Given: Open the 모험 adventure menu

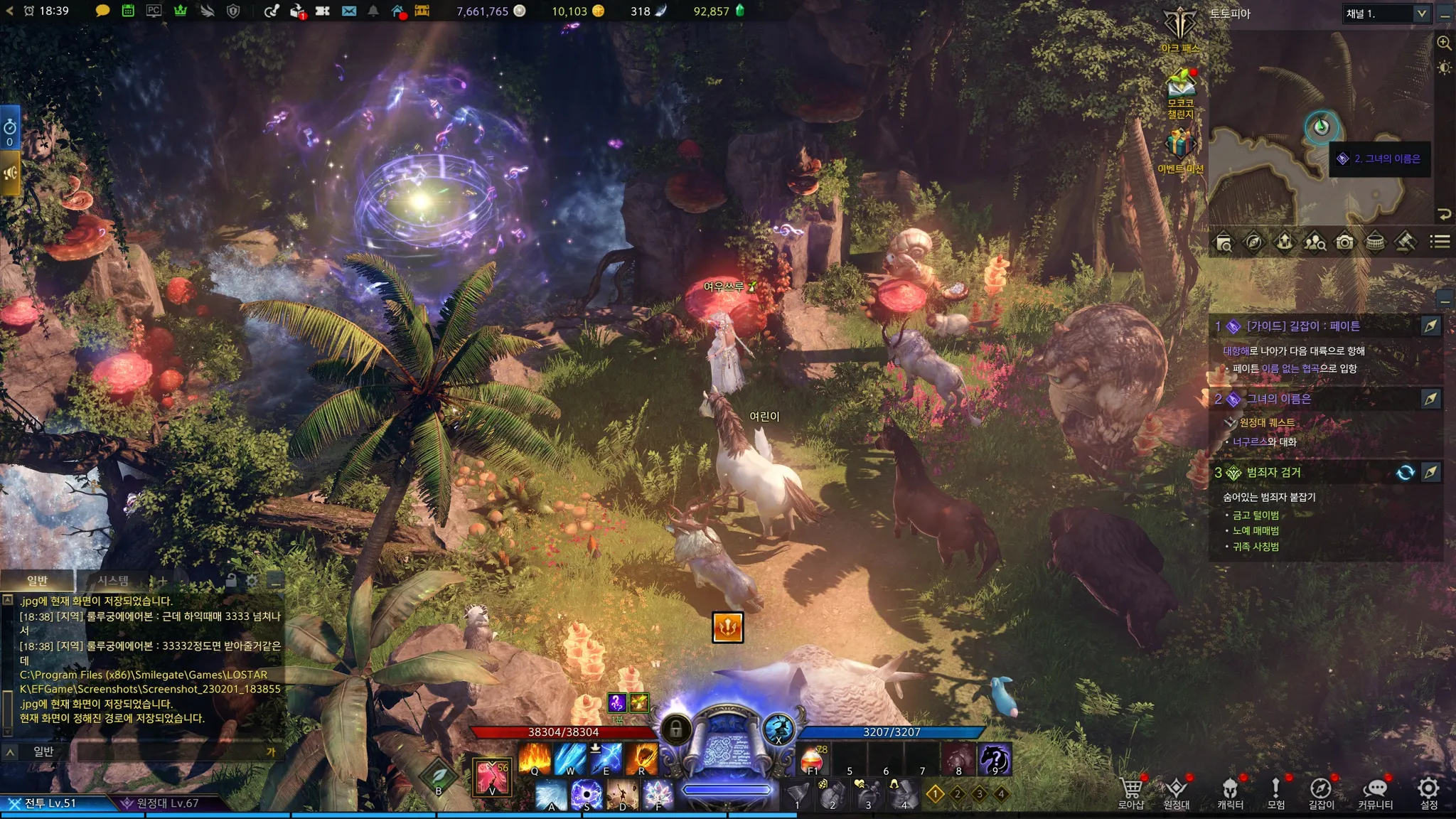Looking at the screenshot, I should [x=1275, y=791].
